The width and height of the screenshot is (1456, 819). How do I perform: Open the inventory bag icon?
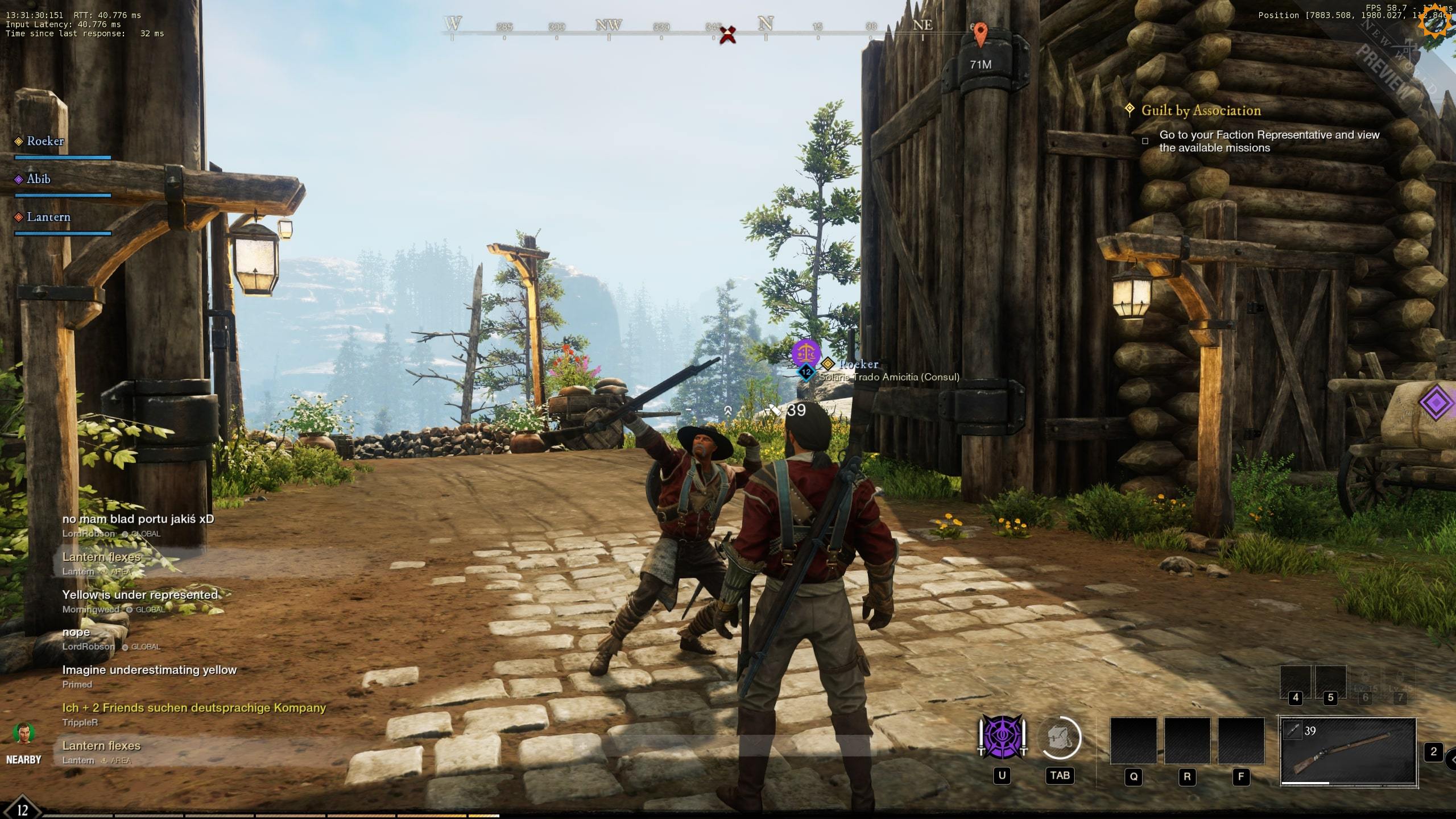pyautogui.click(x=1060, y=738)
